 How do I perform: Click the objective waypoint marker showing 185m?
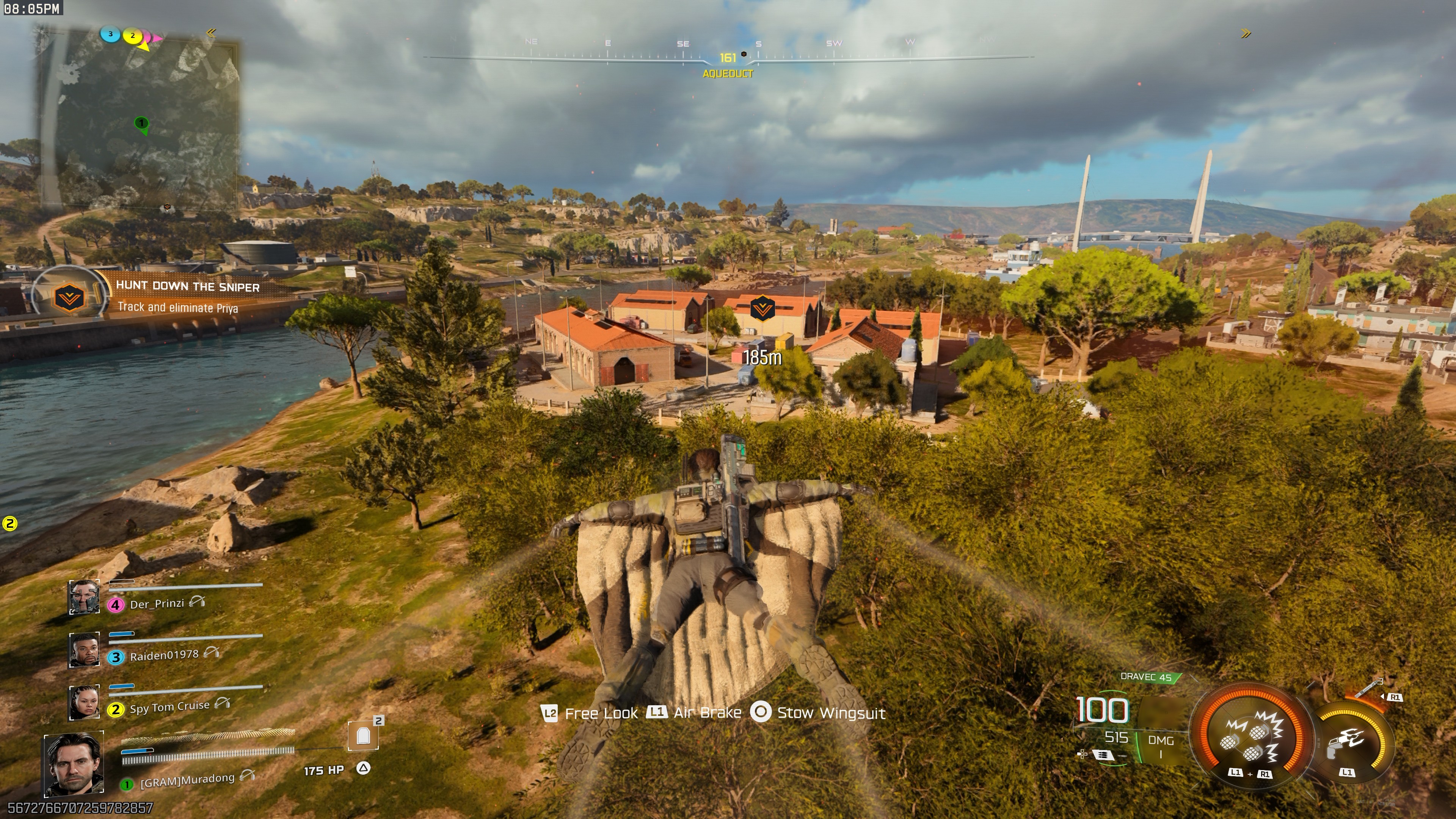761,309
